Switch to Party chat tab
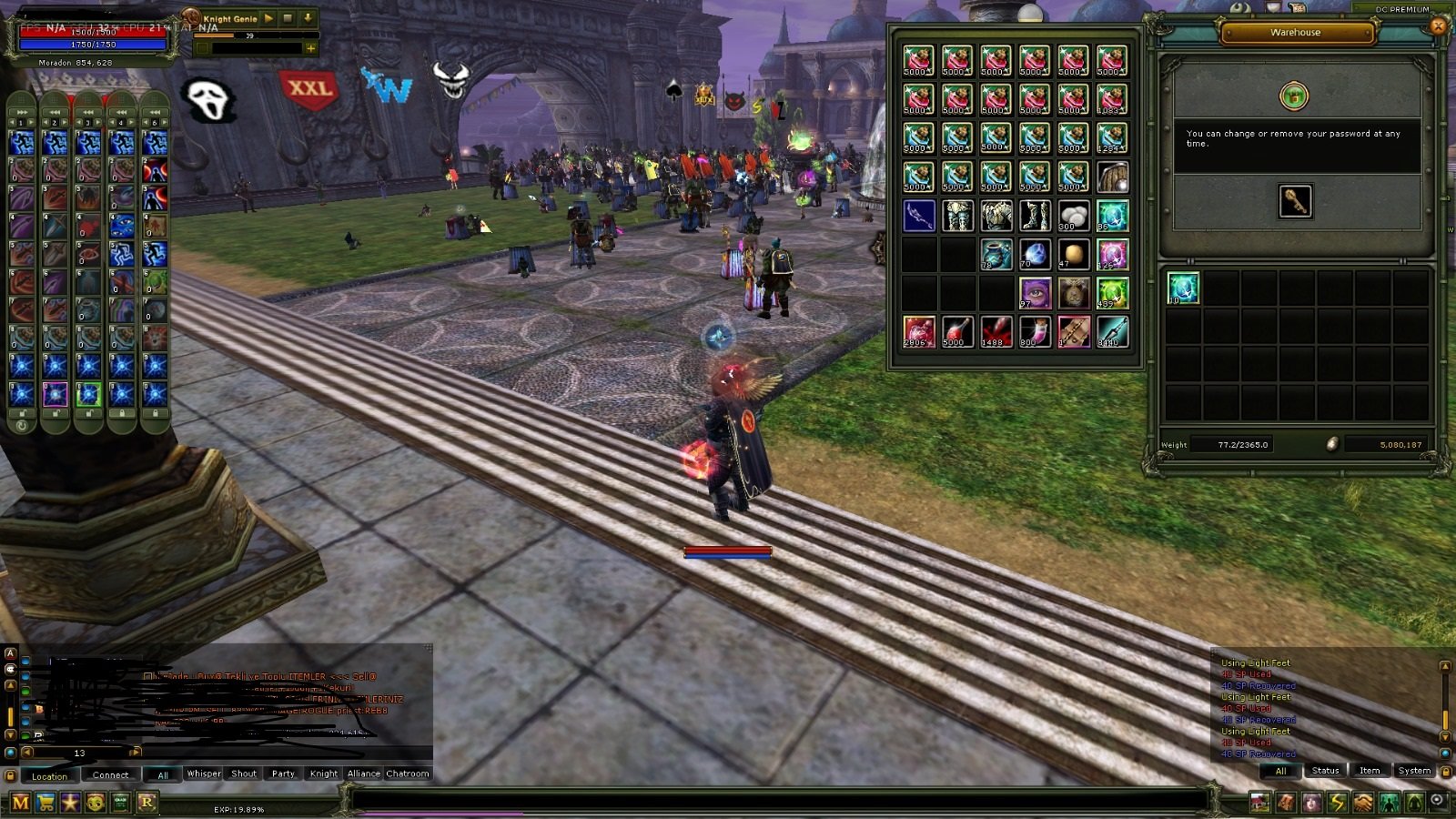Viewport: 1456px width, 819px height. tap(283, 773)
